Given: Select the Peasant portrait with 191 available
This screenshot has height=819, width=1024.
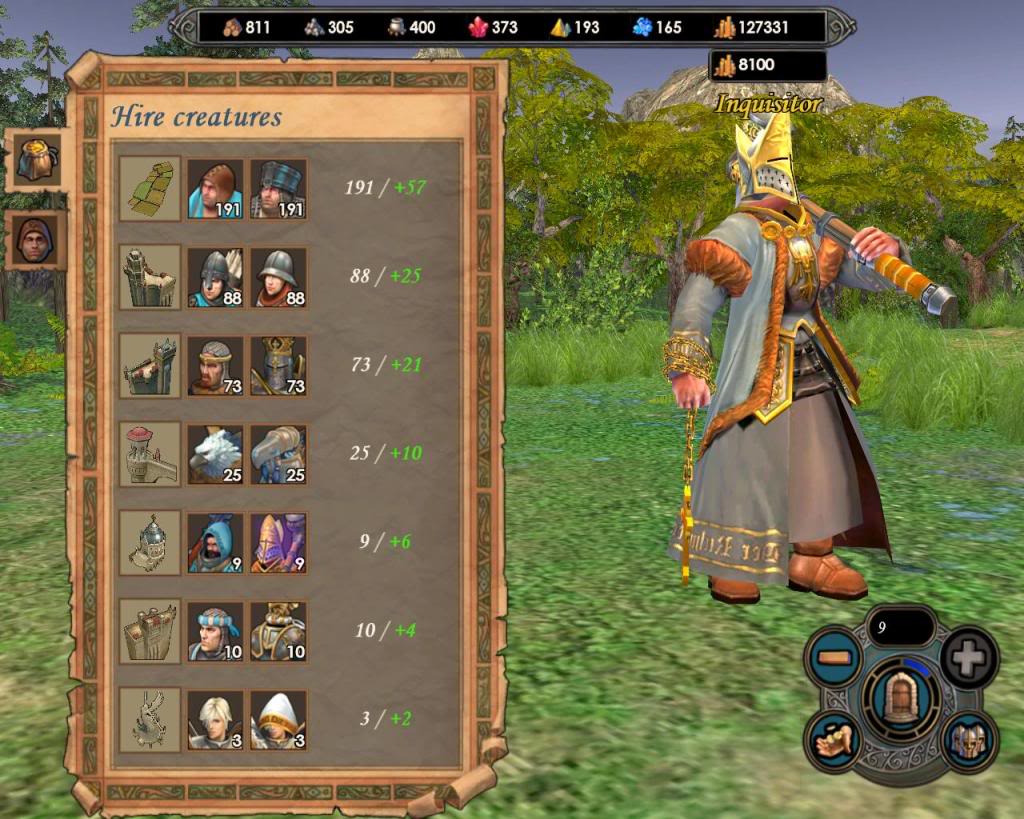Looking at the screenshot, I should 215,188.
